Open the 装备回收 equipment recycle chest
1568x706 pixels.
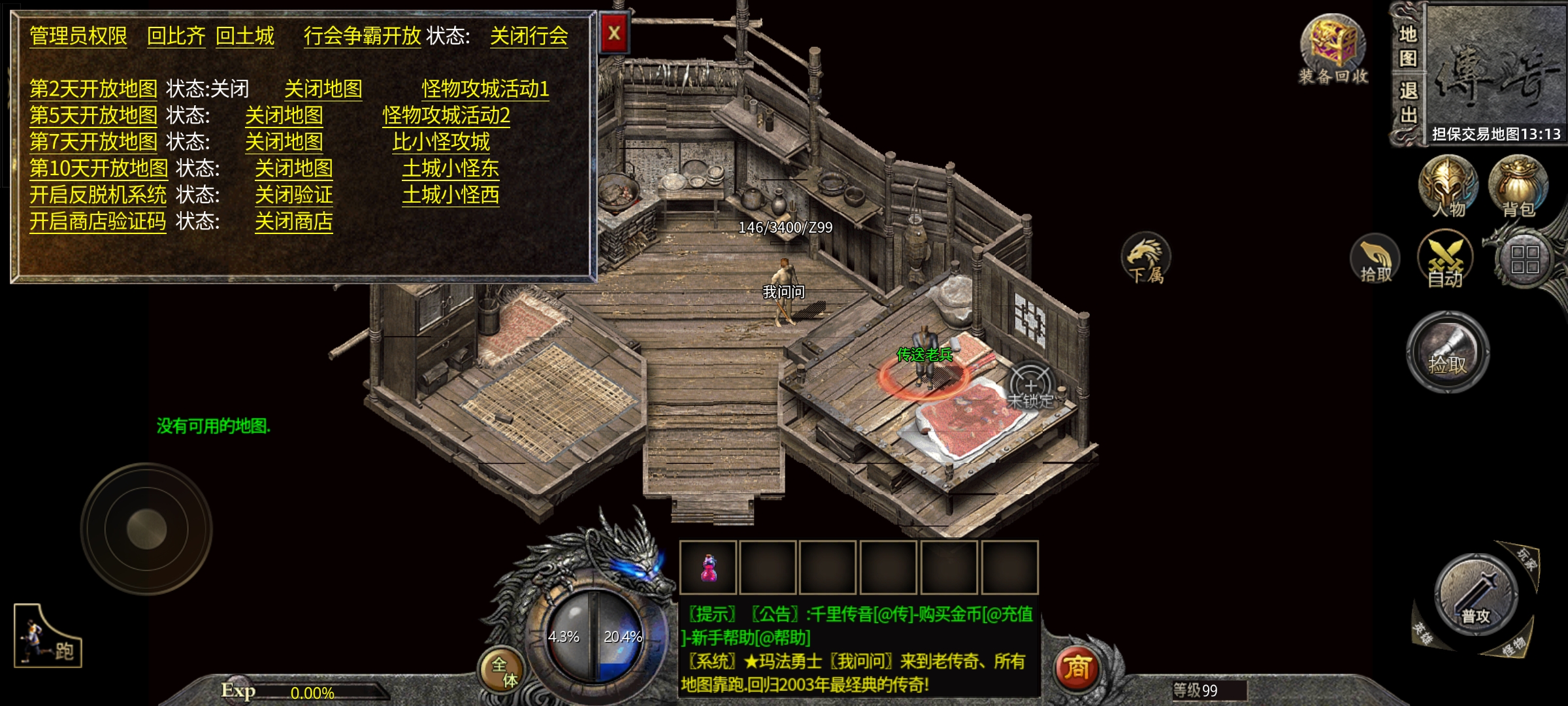(x=1332, y=49)
